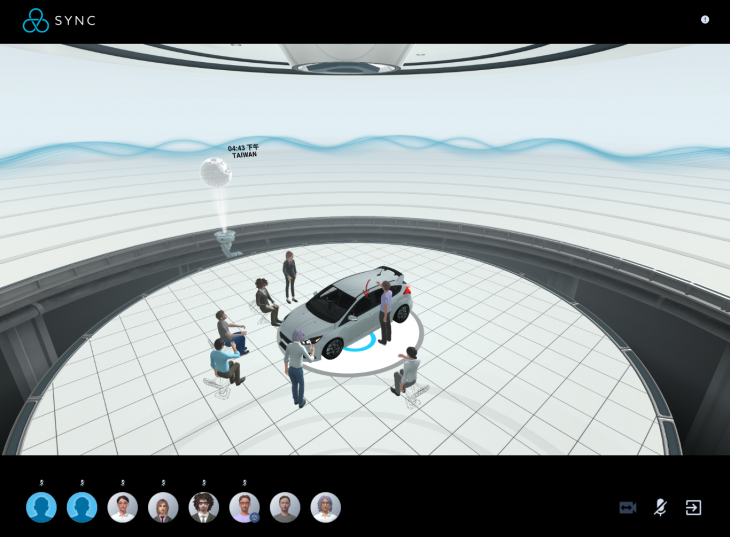Click the SYNC logo
The image size is (730, 537).
pyautogui.click(x=60, y=20)
